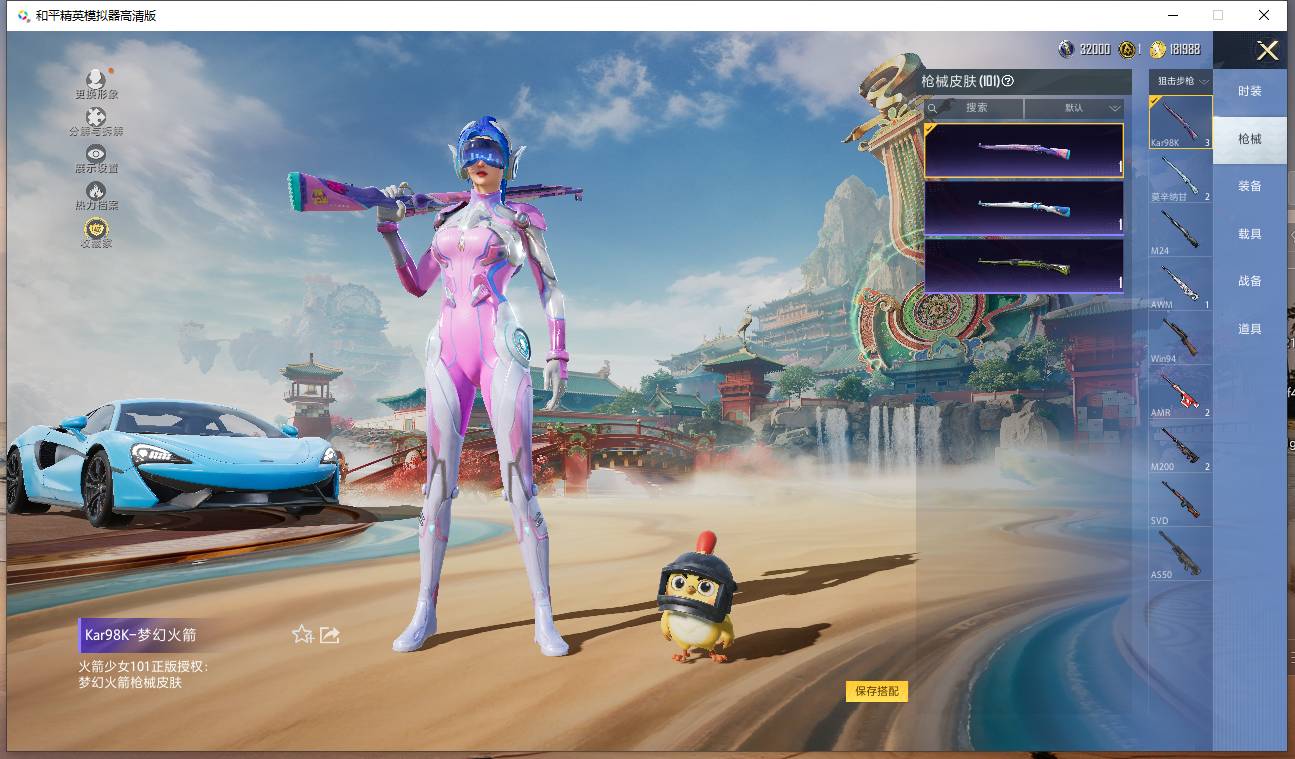Image resolution: width=1295 pixels, height=759 pixels.
Task: Choose the AWM in the weapon list
Action: tap(1180, 283)
